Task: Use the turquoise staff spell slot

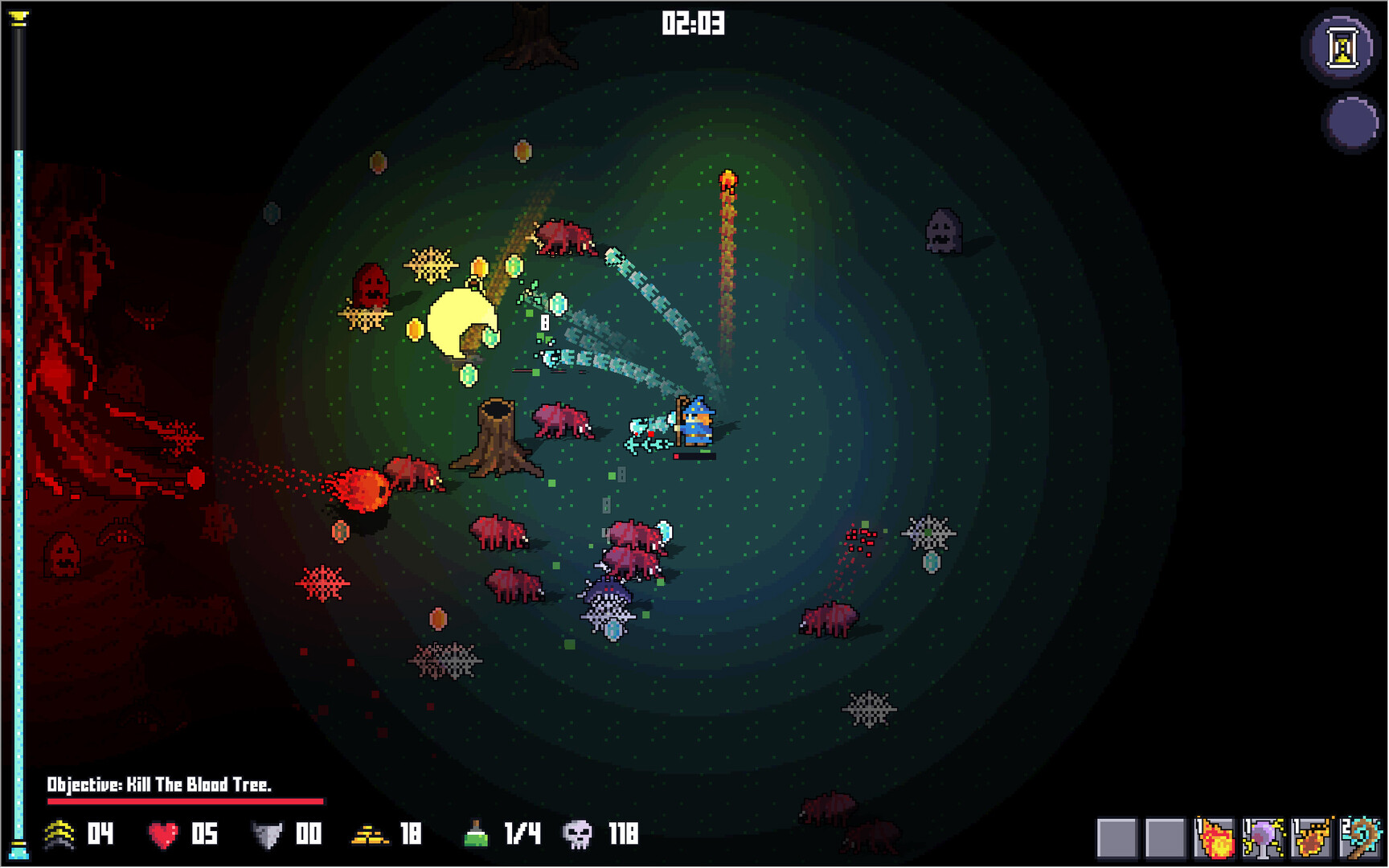Action: pyautogui.click(x=1358, y=837)
